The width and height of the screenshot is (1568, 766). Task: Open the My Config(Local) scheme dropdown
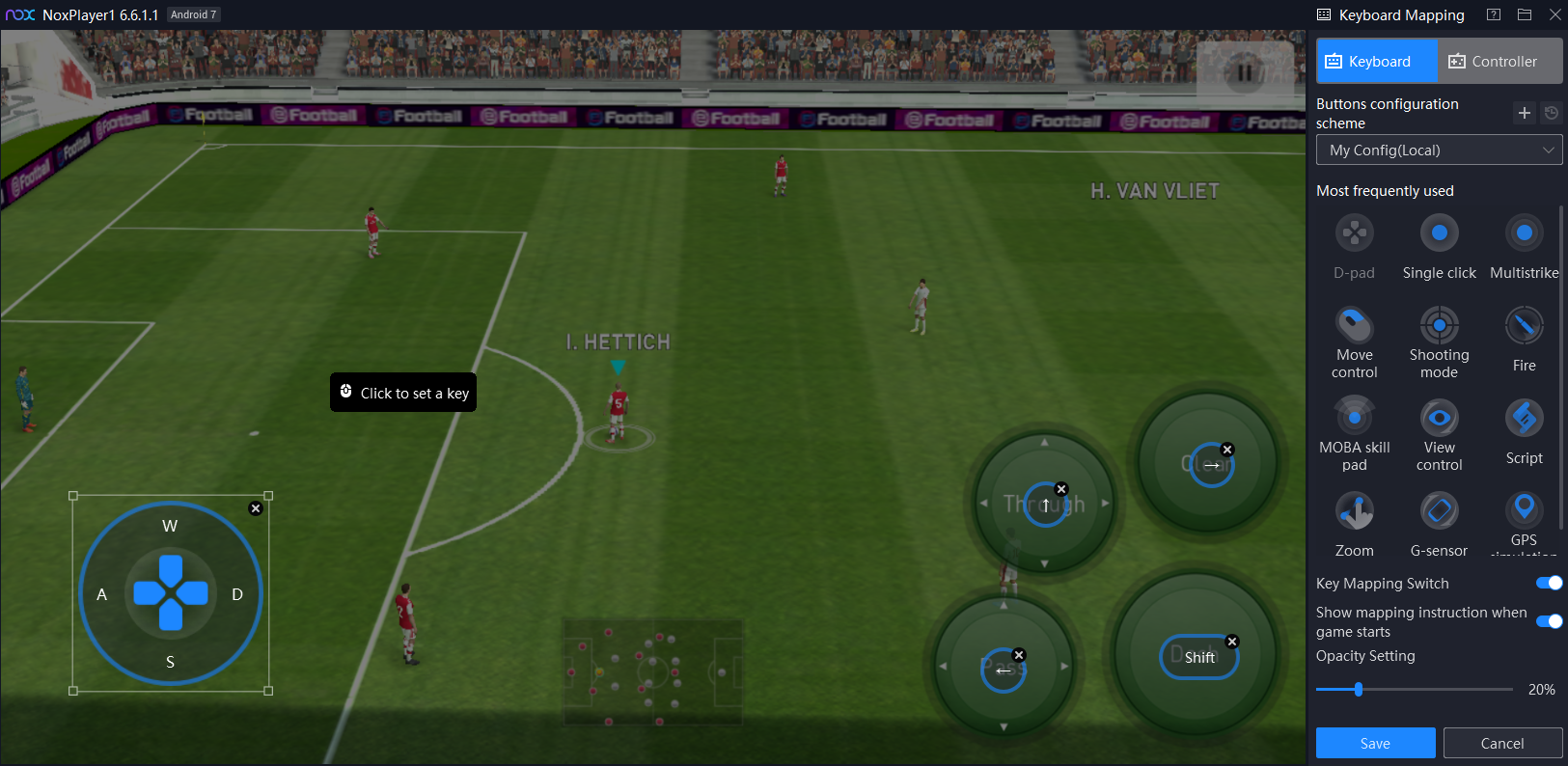[1439, 150]
